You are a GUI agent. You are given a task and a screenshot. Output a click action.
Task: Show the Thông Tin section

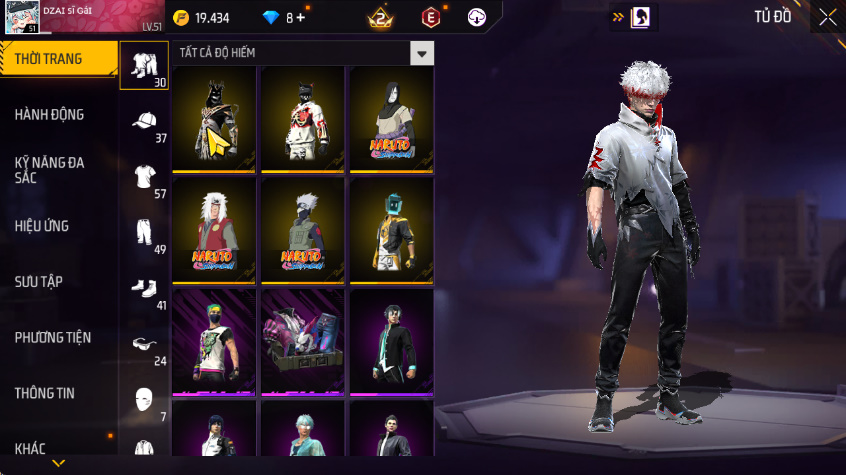[45, 394]
